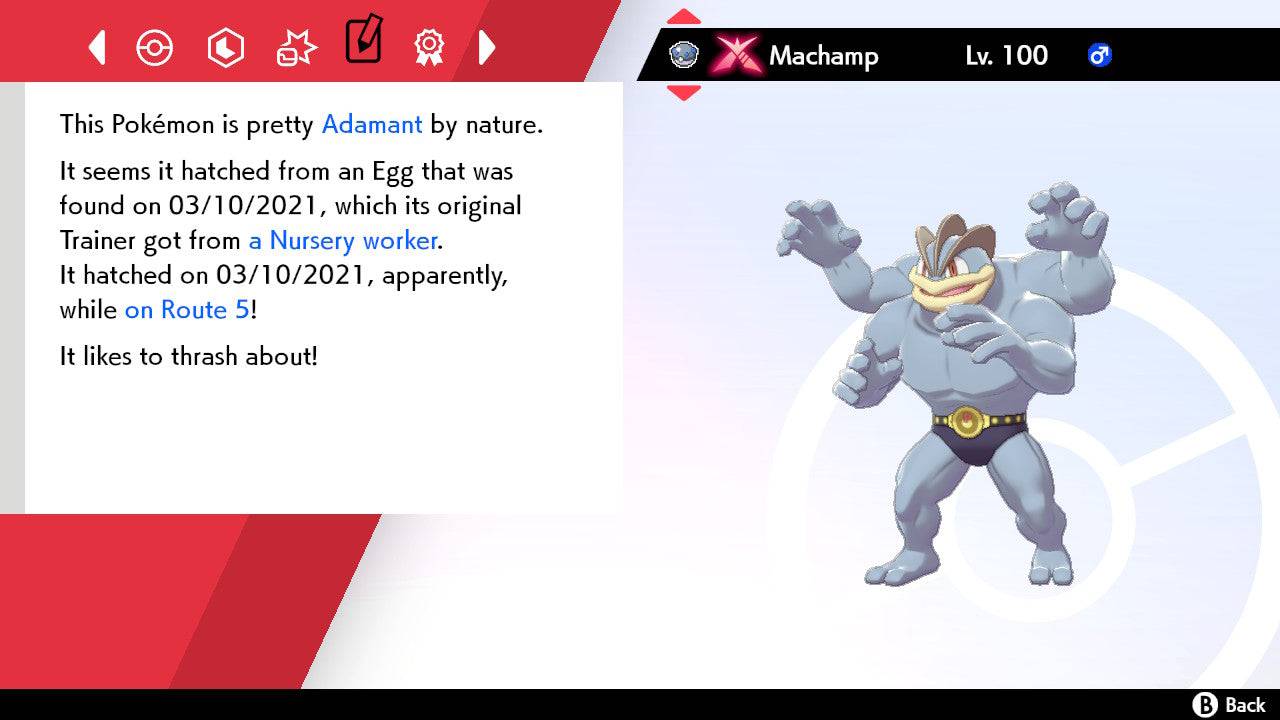Switch to the moves star tab
The width and height of the screenshot is (1280, 720).
click(294, 47)
